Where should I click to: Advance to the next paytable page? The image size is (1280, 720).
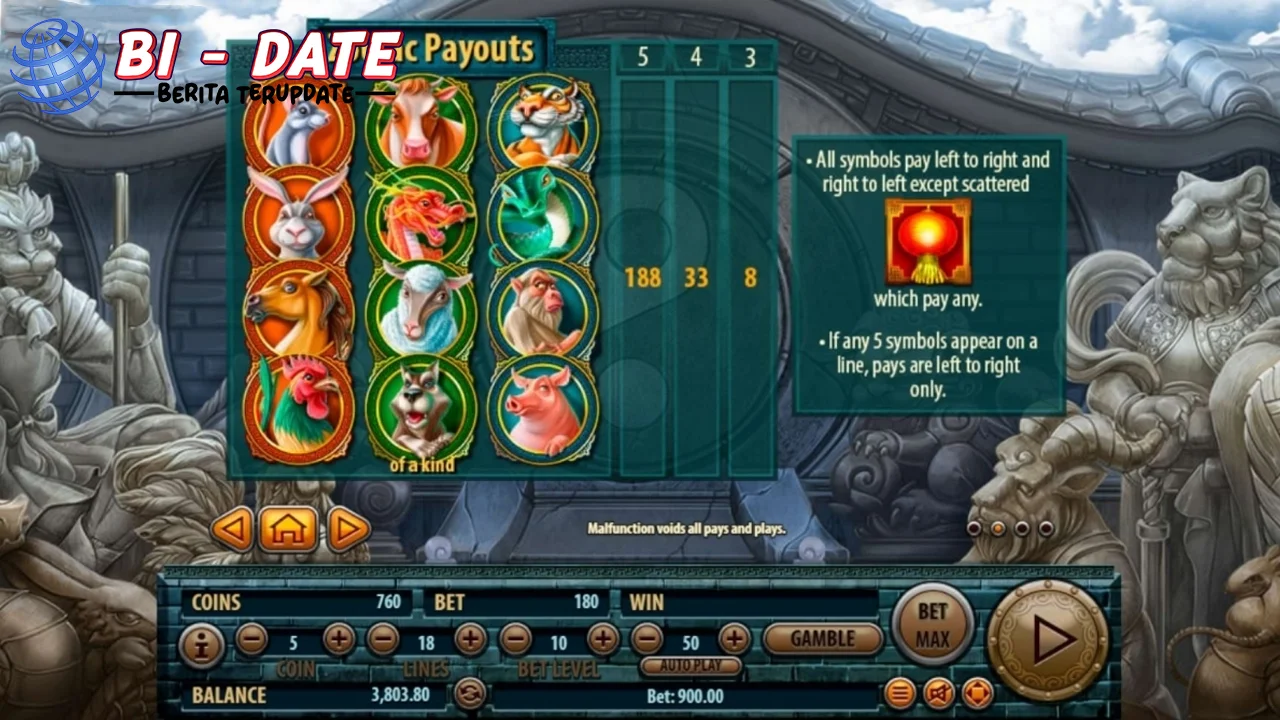coord(348,529)
